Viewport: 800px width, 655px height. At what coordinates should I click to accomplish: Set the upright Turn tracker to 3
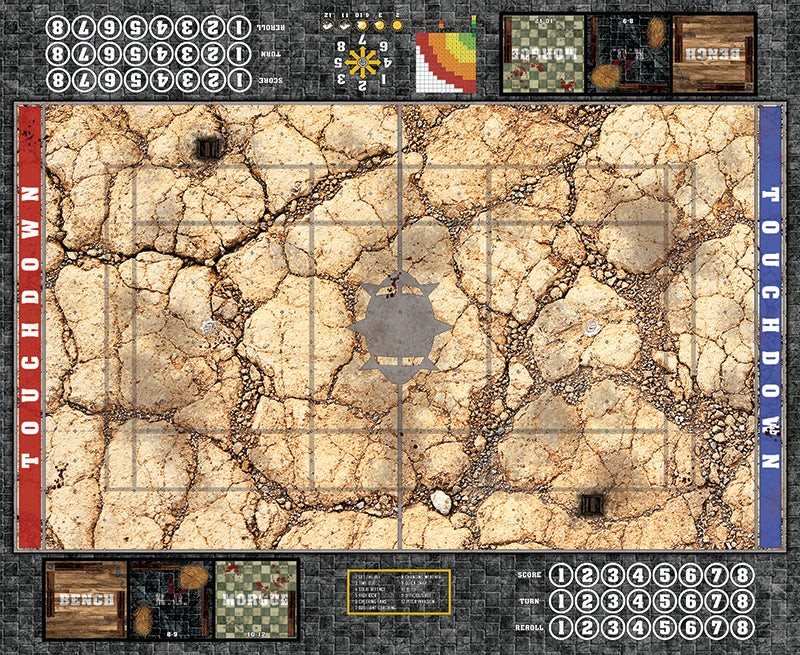click(613, 600)
